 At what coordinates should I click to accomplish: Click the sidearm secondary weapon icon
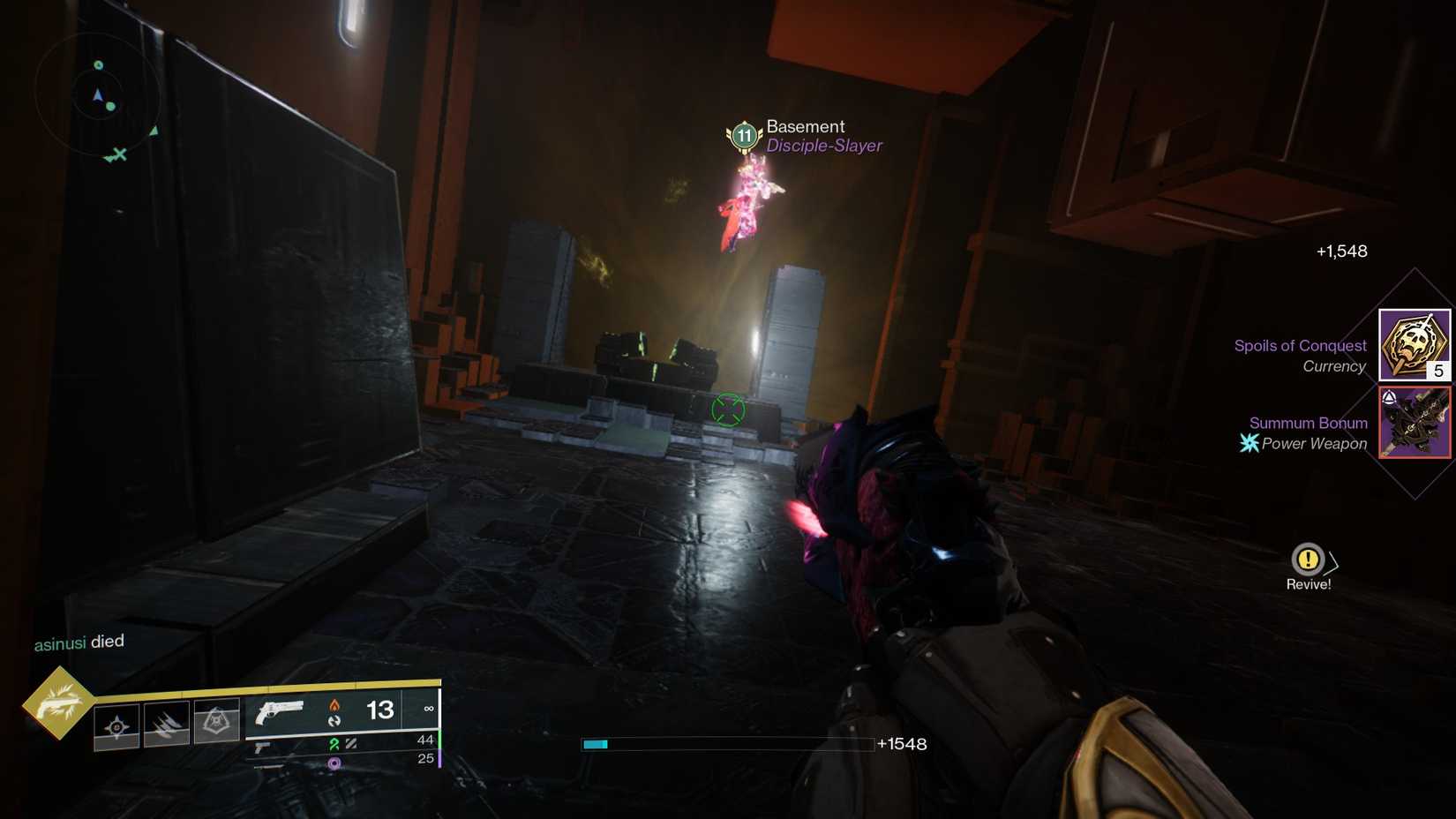[262, 746]
